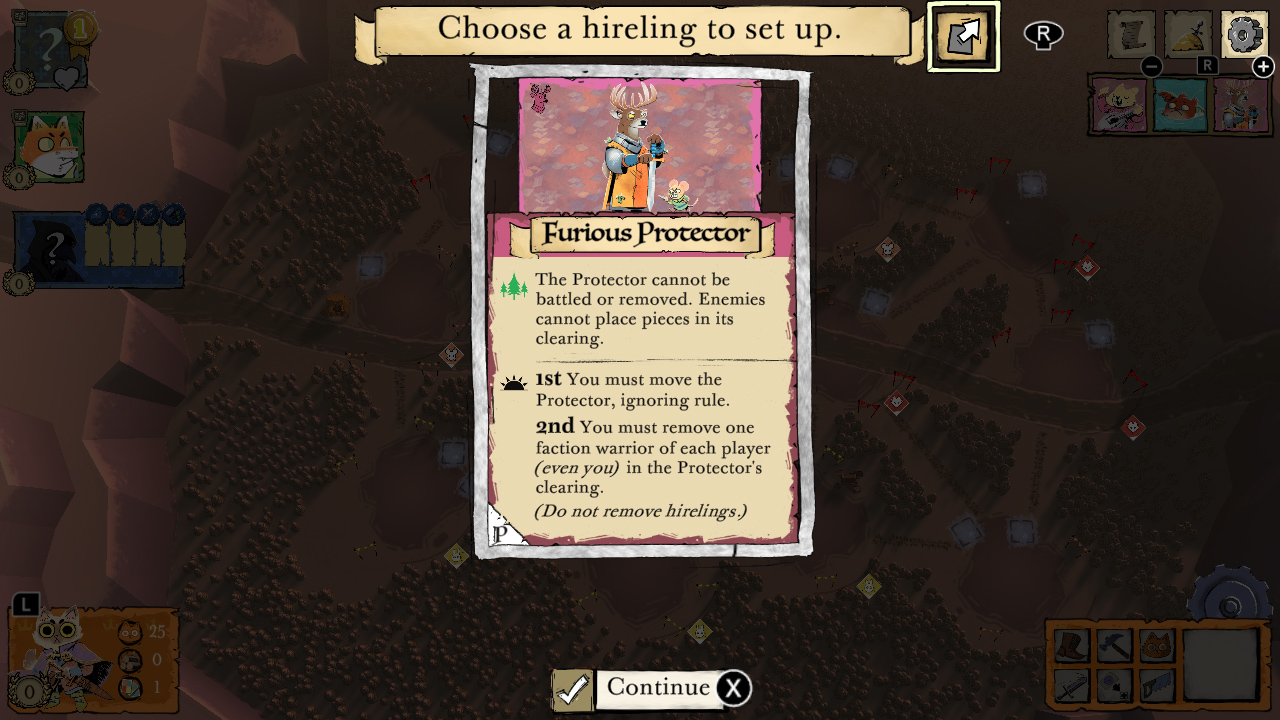Screen dimensions: 1280x720
Task: Click the plus zoom-in control
Action: (x=1264, y=67)
